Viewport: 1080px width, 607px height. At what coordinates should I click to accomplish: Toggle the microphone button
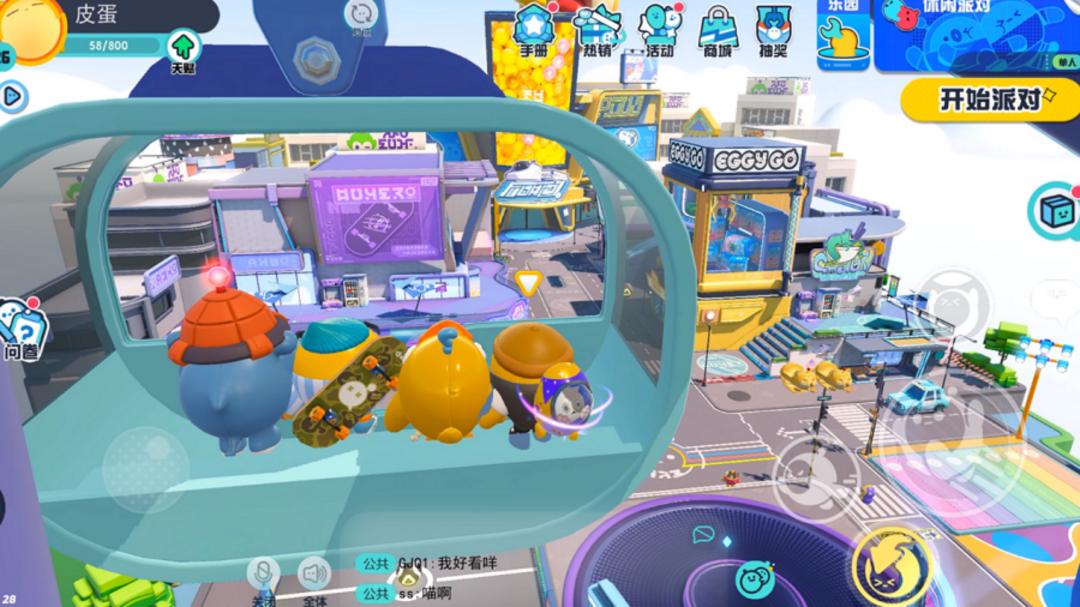click(263, 574)
